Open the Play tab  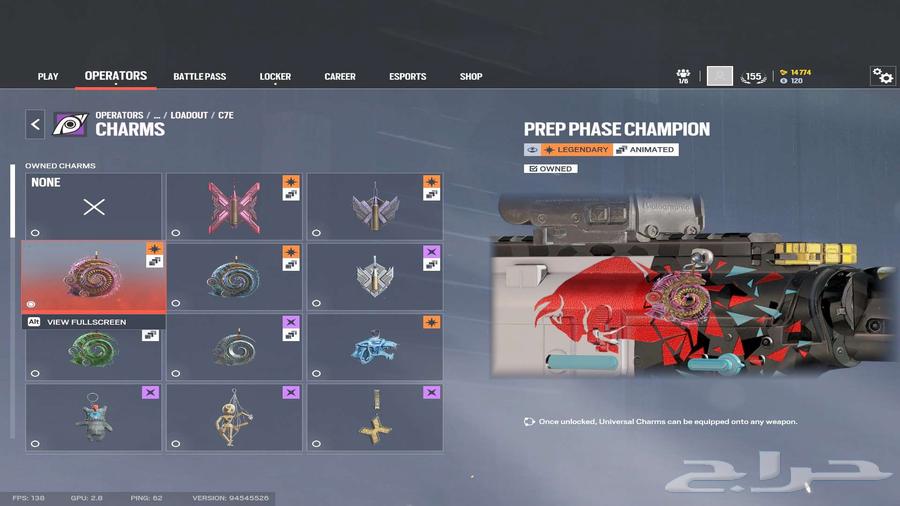pos(48,77)
